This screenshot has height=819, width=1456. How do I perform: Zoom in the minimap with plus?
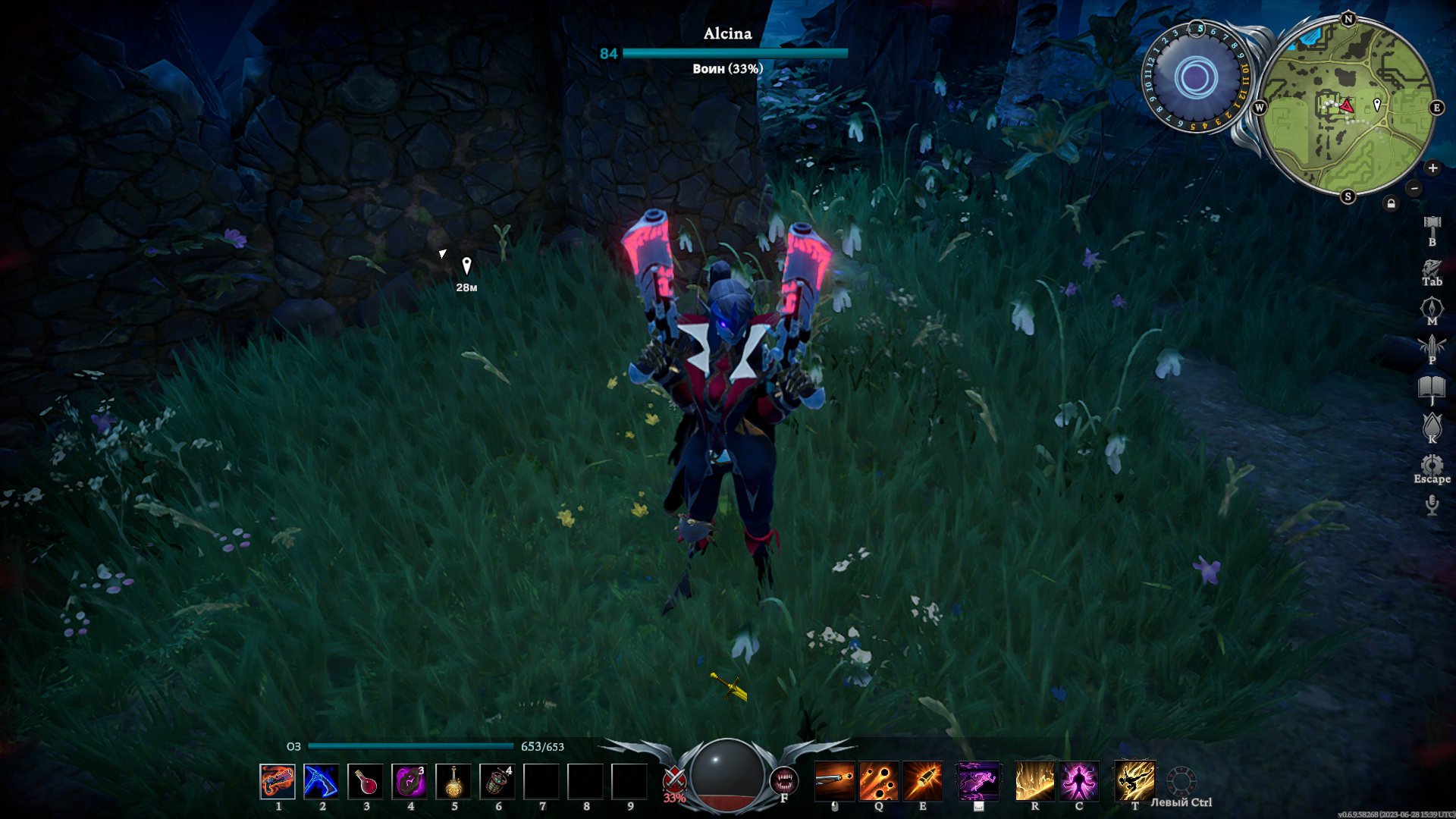(1432, 168)
